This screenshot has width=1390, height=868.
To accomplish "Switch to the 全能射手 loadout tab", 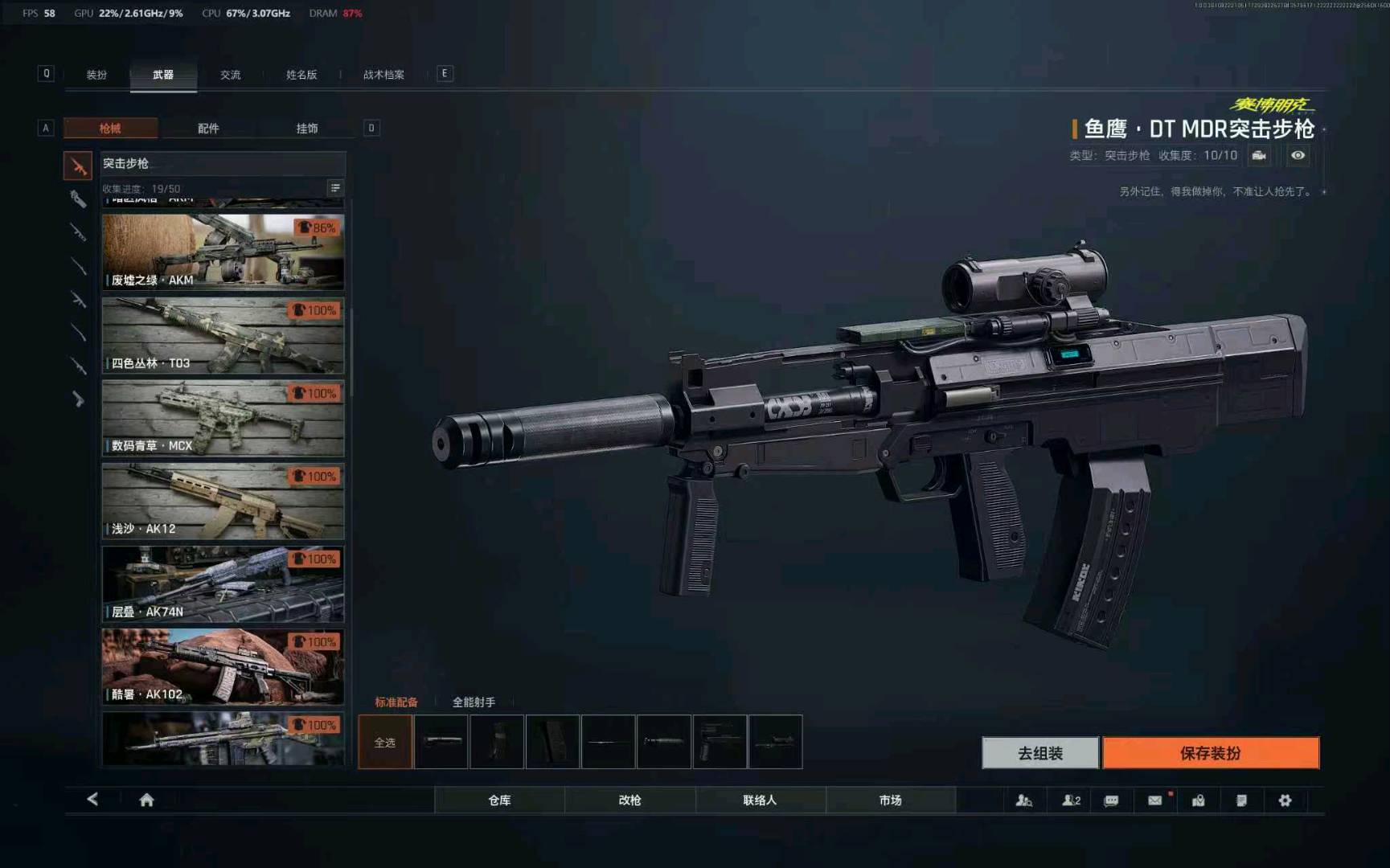I will 474,702.
